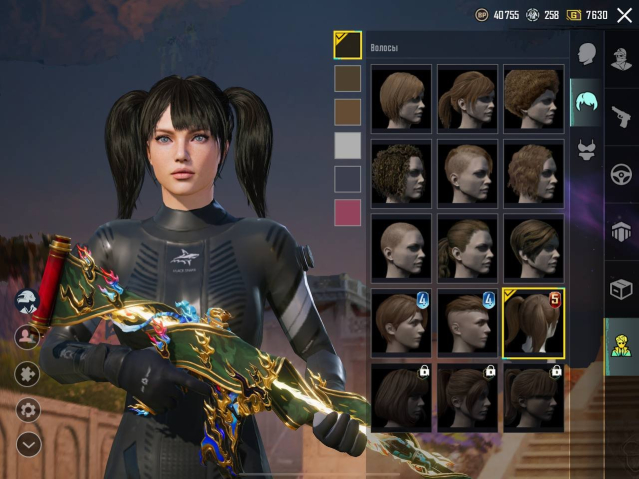This screenshot has height=479, width=639.
Task: Open the box-shaped crate tab
Action: click(x=622, y=290)
